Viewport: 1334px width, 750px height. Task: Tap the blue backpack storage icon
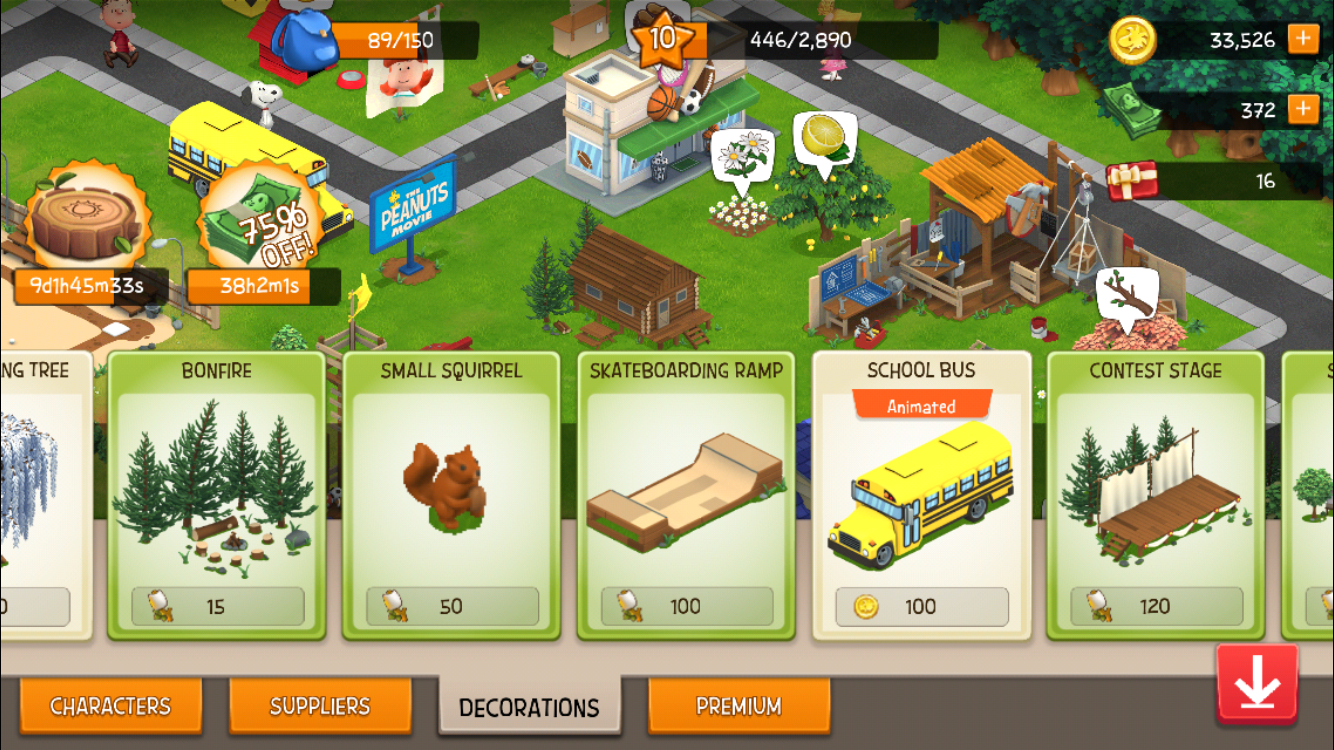tap(304, 40)
